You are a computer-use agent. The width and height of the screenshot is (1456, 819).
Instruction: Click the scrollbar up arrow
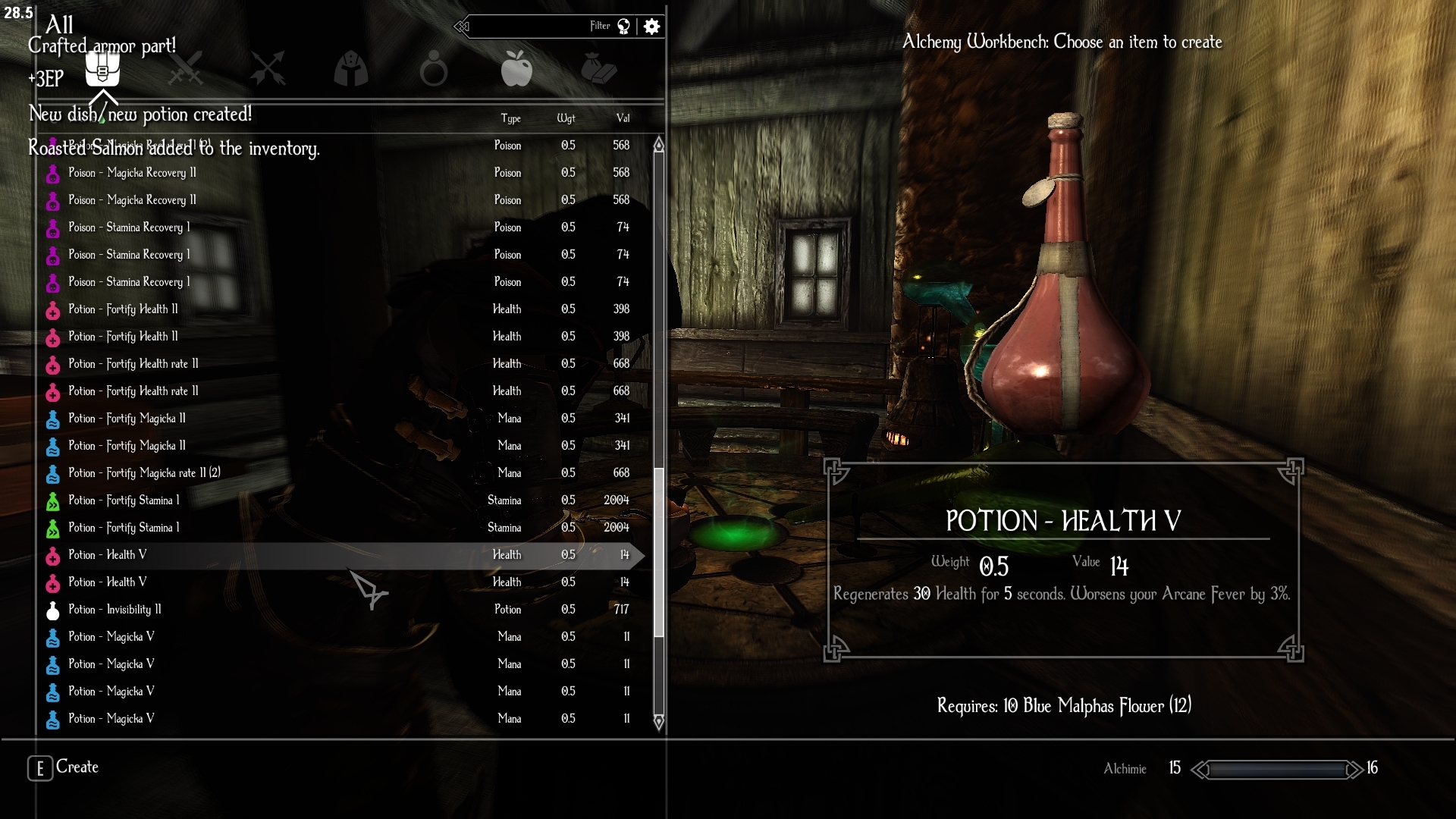click(658, 145)
